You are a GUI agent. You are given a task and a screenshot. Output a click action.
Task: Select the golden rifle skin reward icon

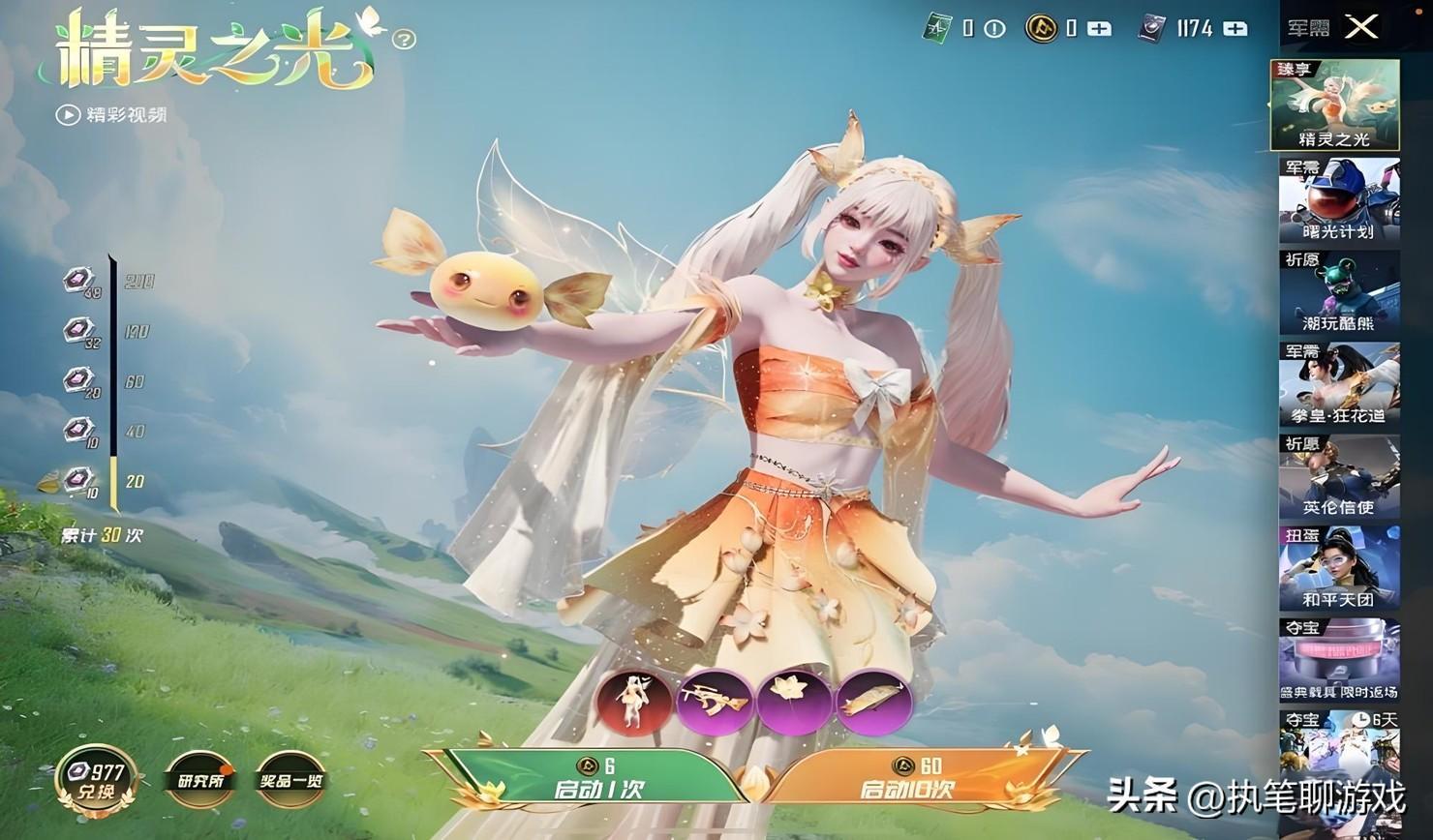[713, 702]
